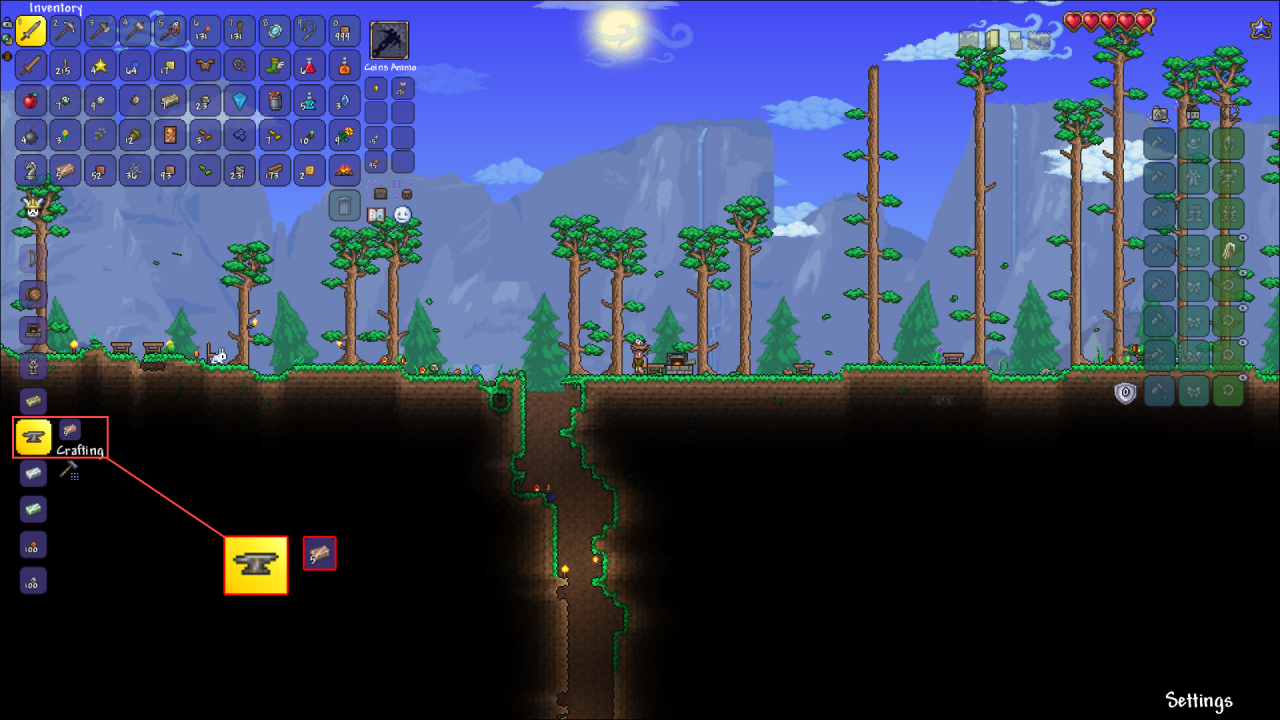Select the torch stack in hotbar slot 6

(204, 30)
